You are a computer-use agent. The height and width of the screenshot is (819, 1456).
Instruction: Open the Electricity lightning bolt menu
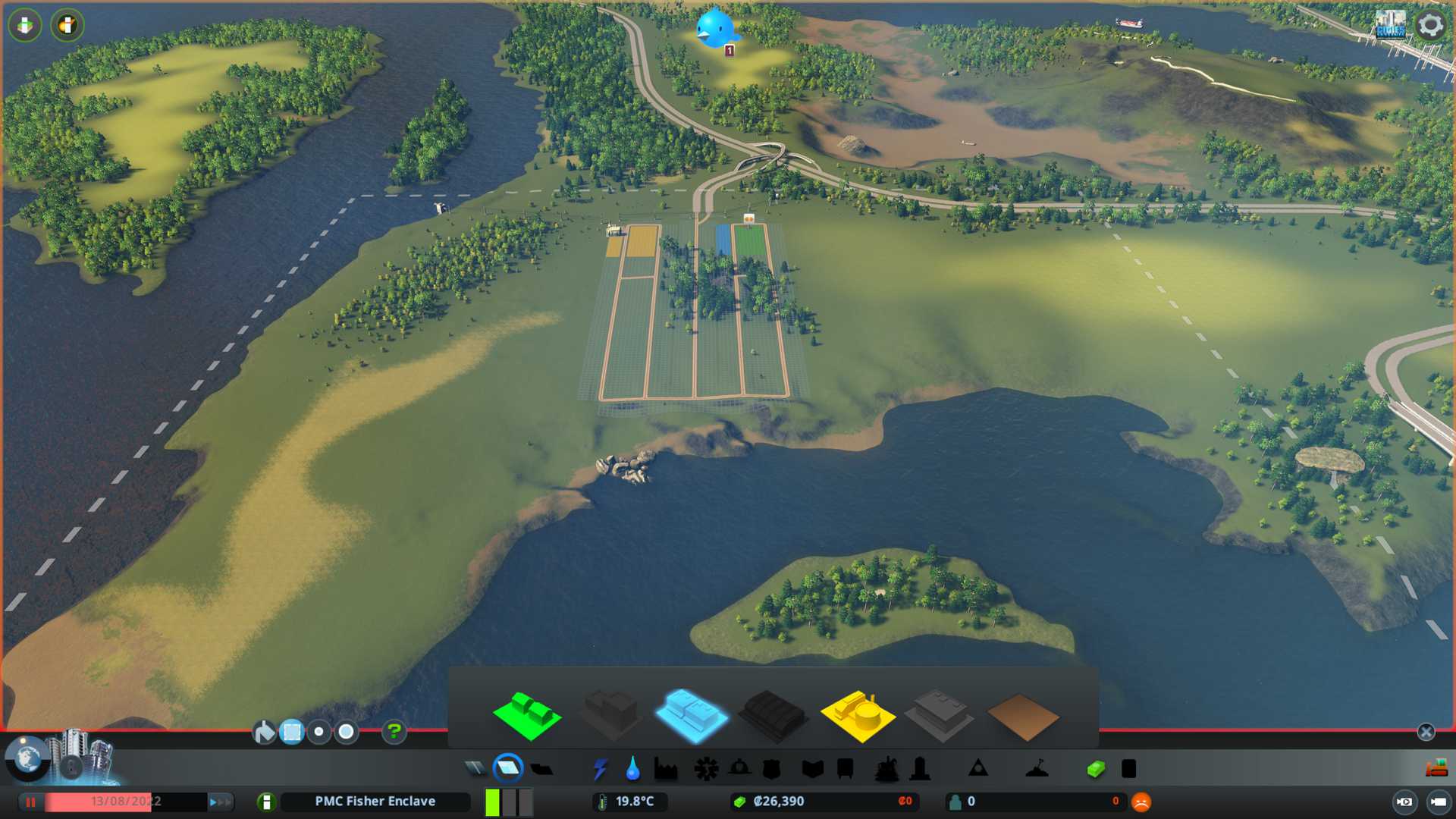(x=600, y=769)
